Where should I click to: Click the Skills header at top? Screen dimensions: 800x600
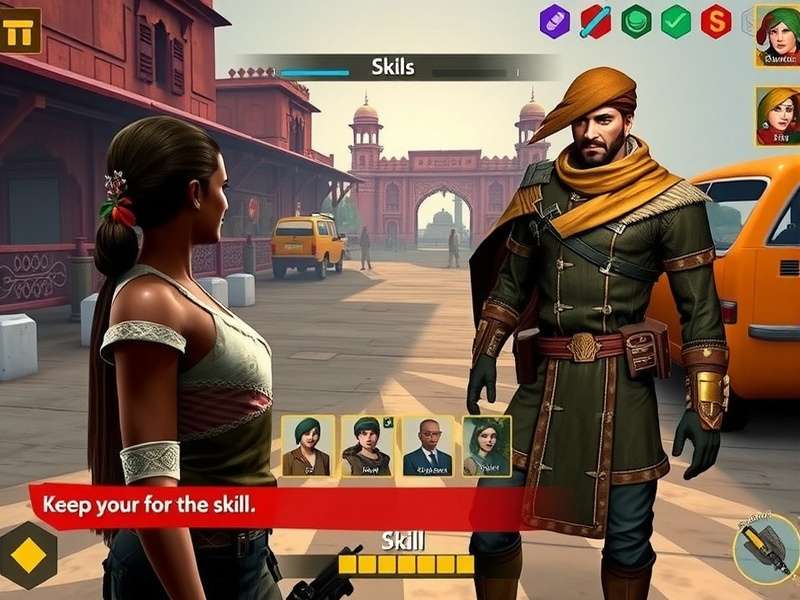tap(393, 68)
